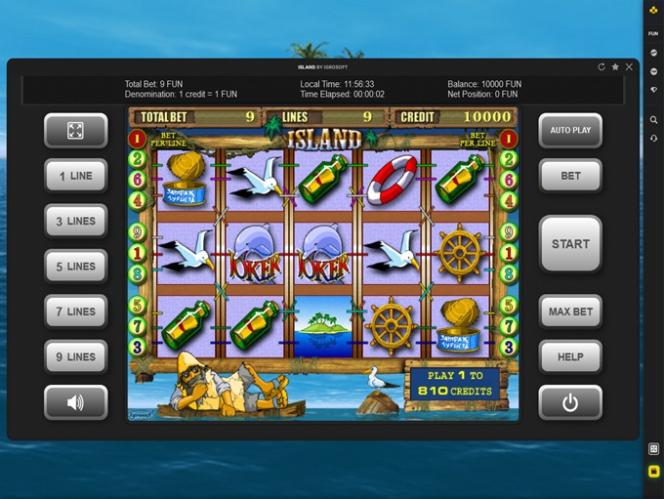Reload the game with the refresh icon
This screenshot has height=499, width=664.
[x=601, y=67]
